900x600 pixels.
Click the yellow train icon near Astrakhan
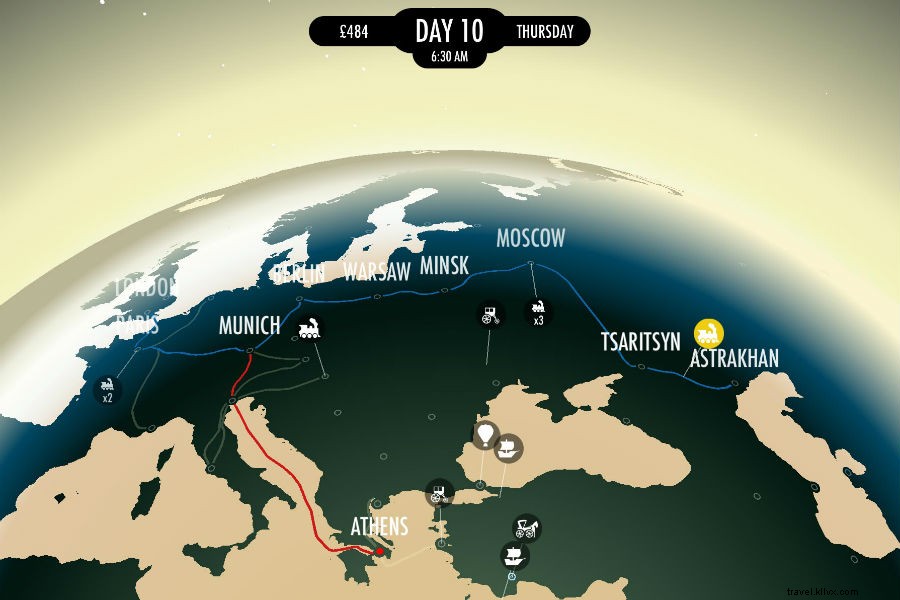tap(709, 332)
